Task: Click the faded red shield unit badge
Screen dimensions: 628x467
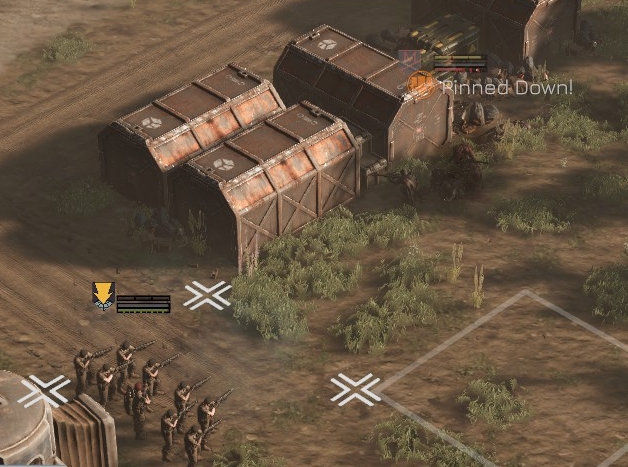Action: [409, 59]
